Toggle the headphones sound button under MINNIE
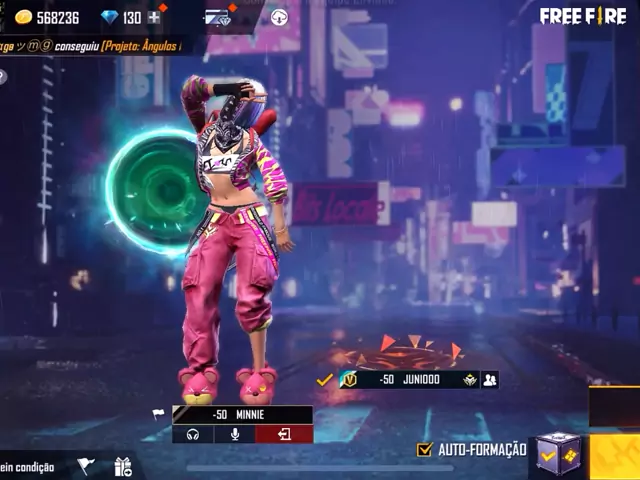Screen dimensions: 640x480 pos(192,434)
